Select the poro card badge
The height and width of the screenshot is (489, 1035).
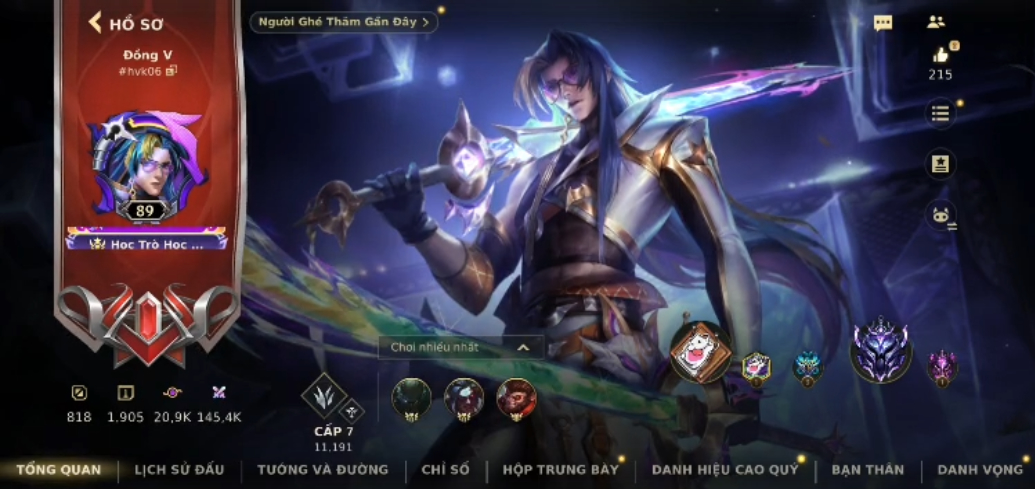point(700,353)
